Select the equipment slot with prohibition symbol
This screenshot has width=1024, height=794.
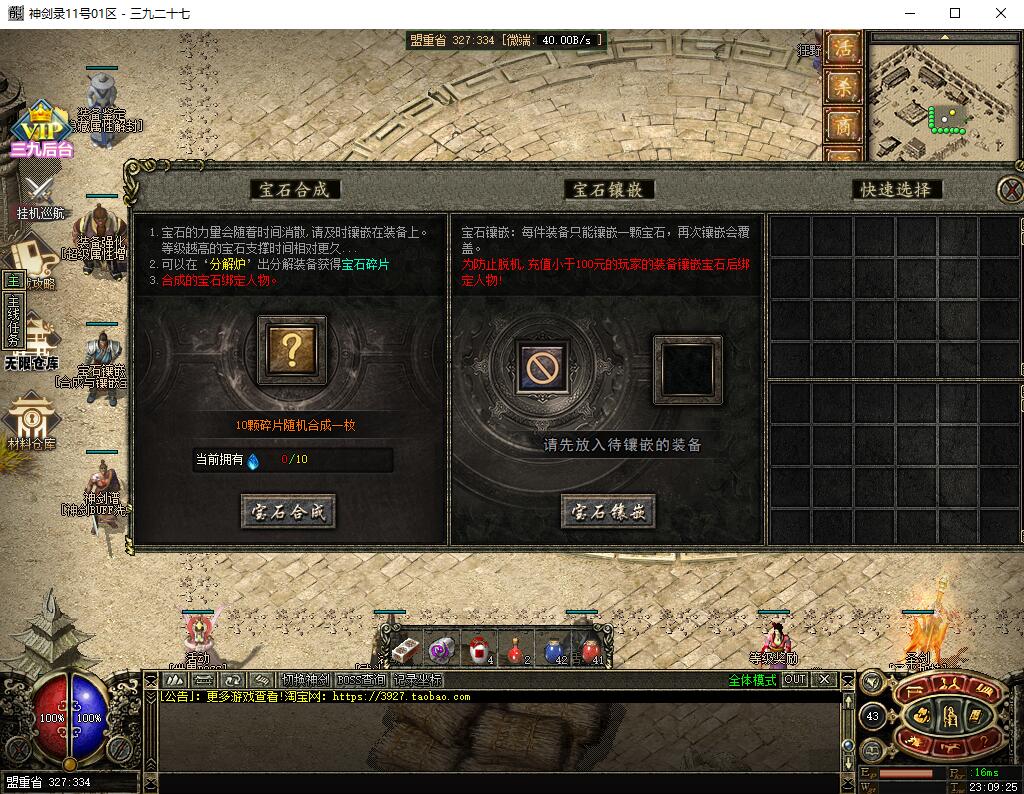pyautogui.click(x=543, y=368)
